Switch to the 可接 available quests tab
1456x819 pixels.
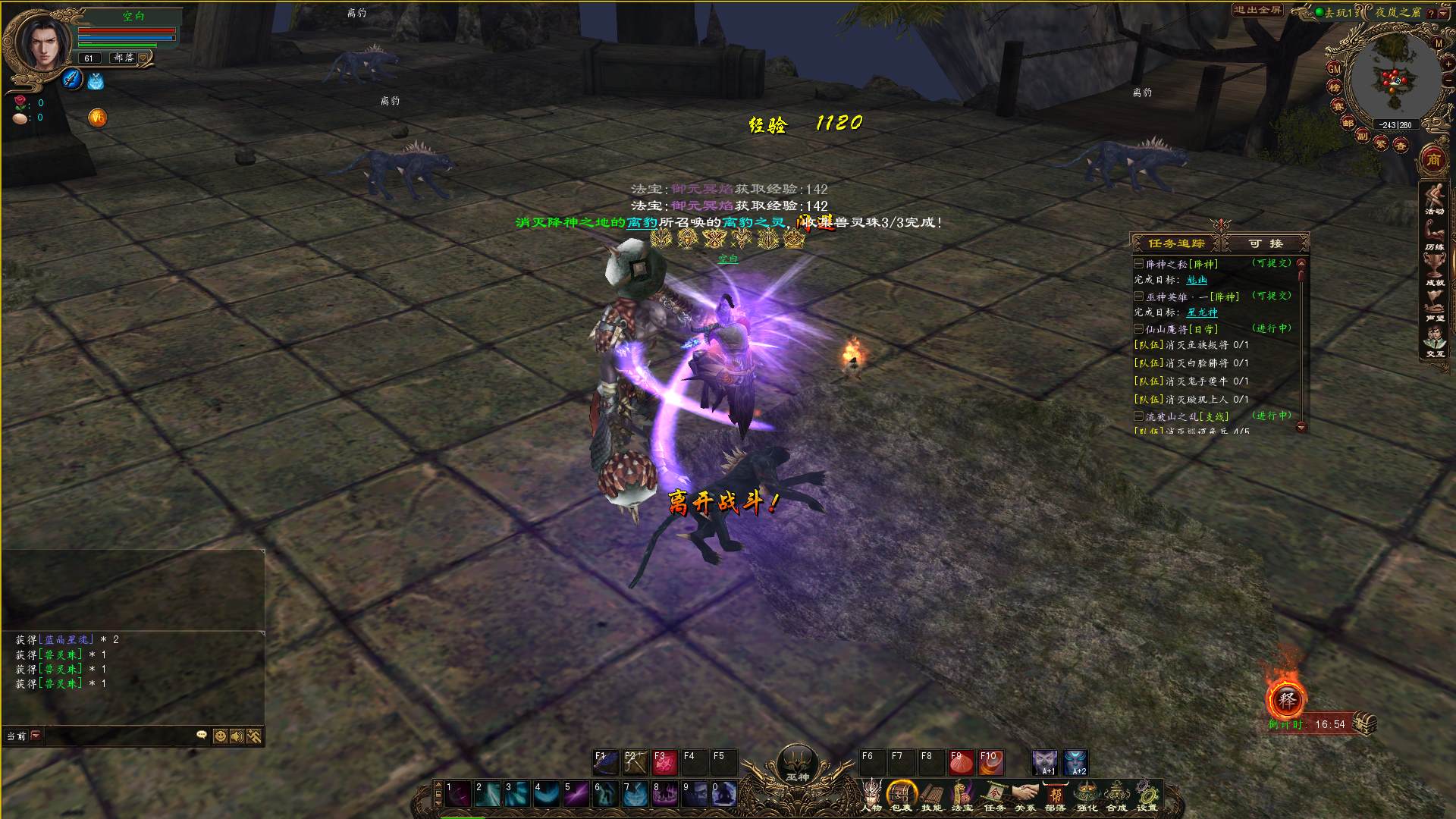click(x=1266, y=243)
